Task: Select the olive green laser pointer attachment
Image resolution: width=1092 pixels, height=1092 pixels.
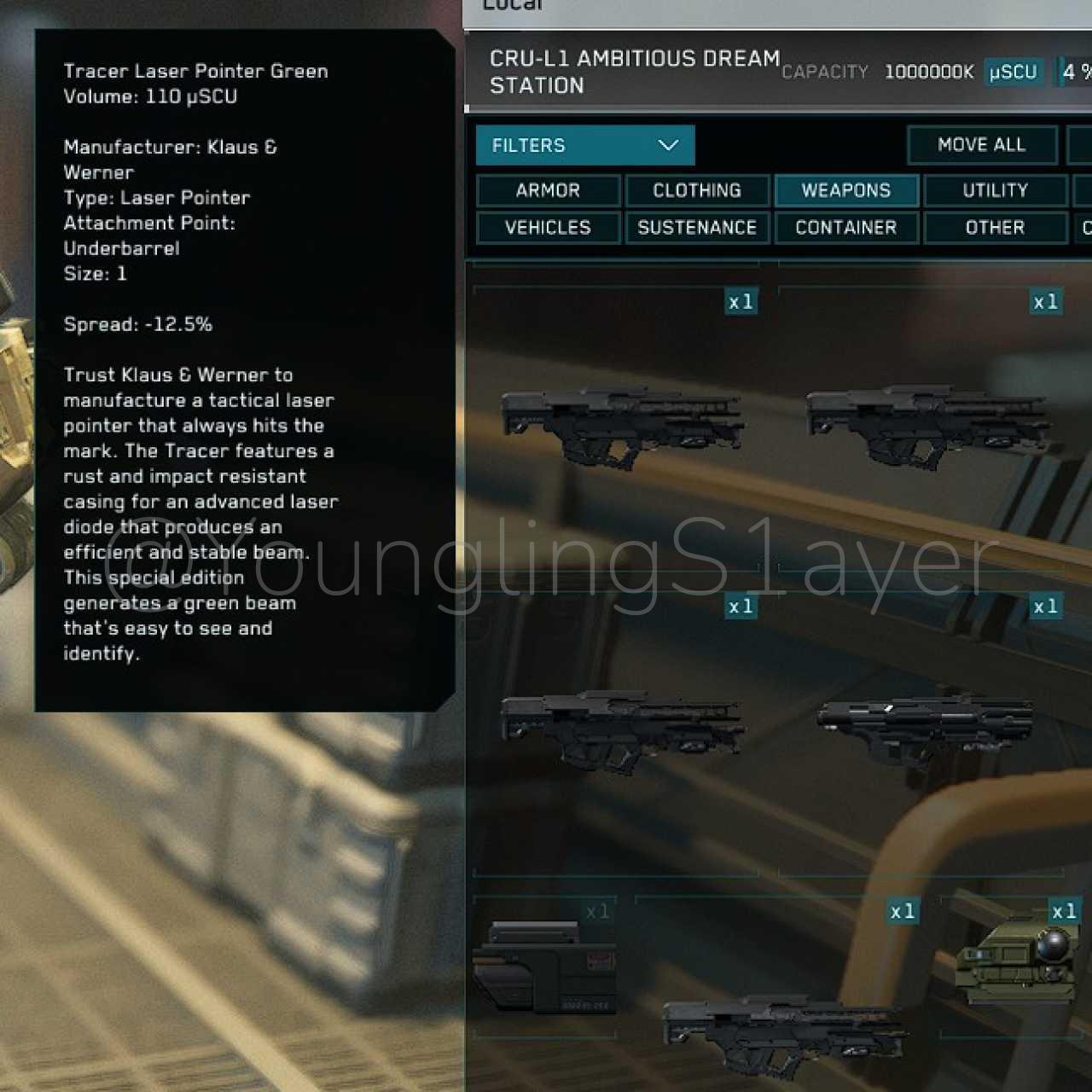Action: click(x=1016, y=960)
